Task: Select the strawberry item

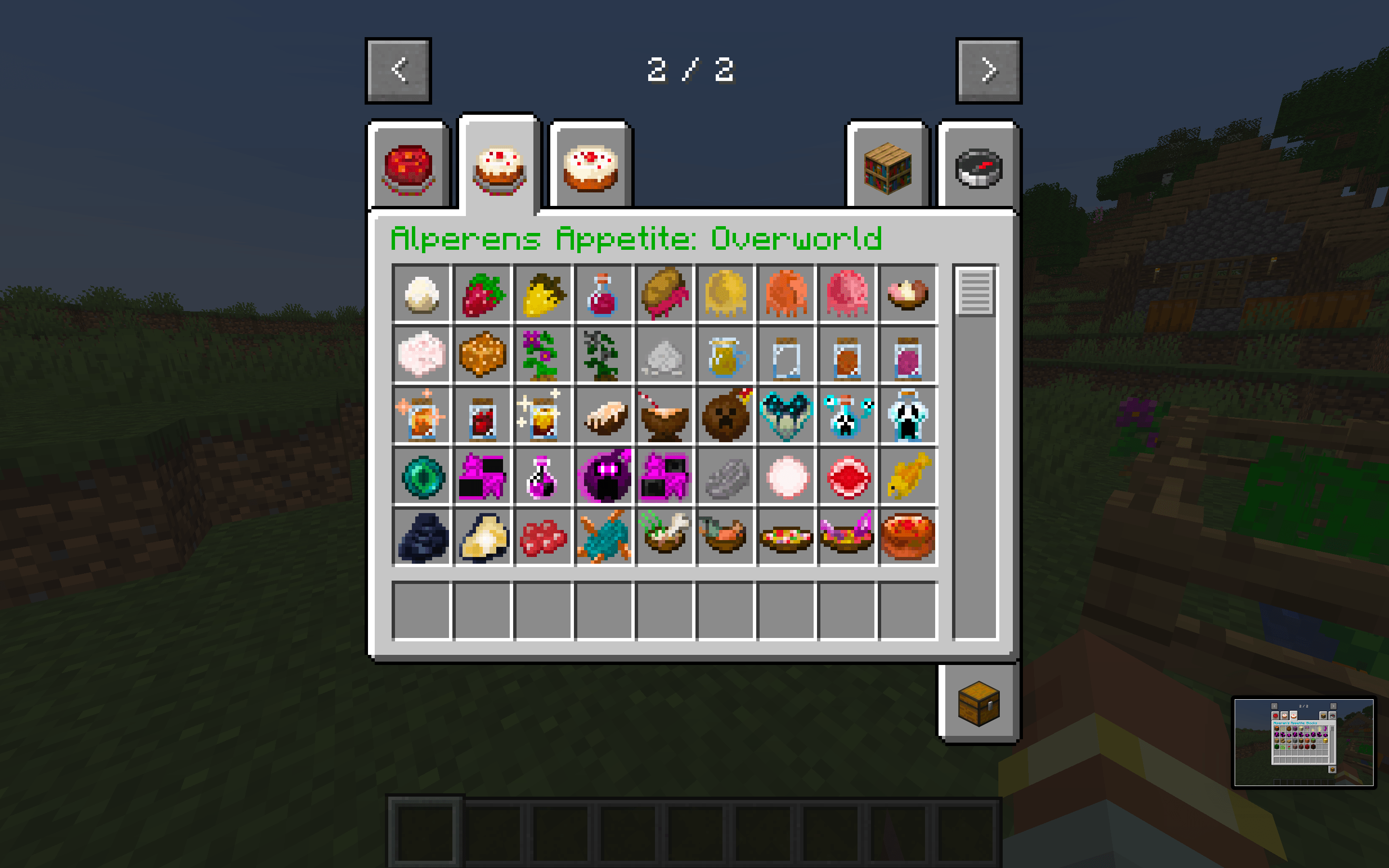Action: (482, 296)
